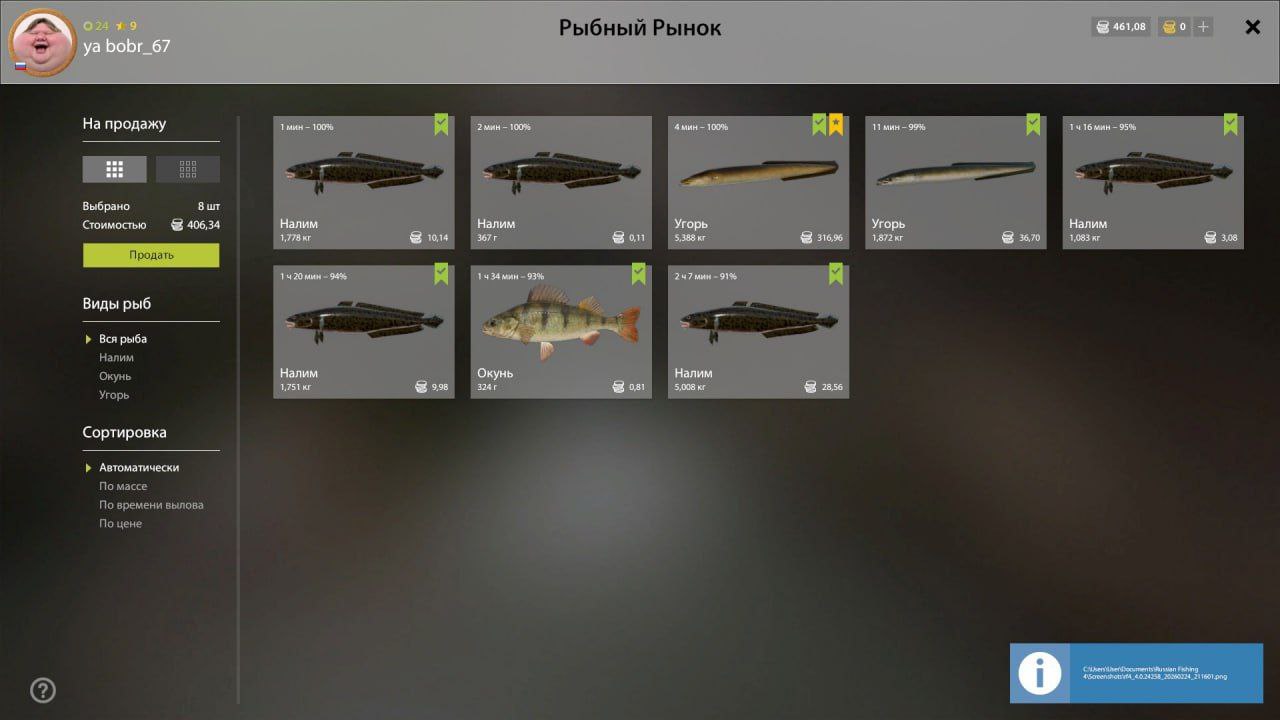This screenshot has width=1280, height=720.
Task: Sort fish Автоматически
Action: tap(139, 467)
